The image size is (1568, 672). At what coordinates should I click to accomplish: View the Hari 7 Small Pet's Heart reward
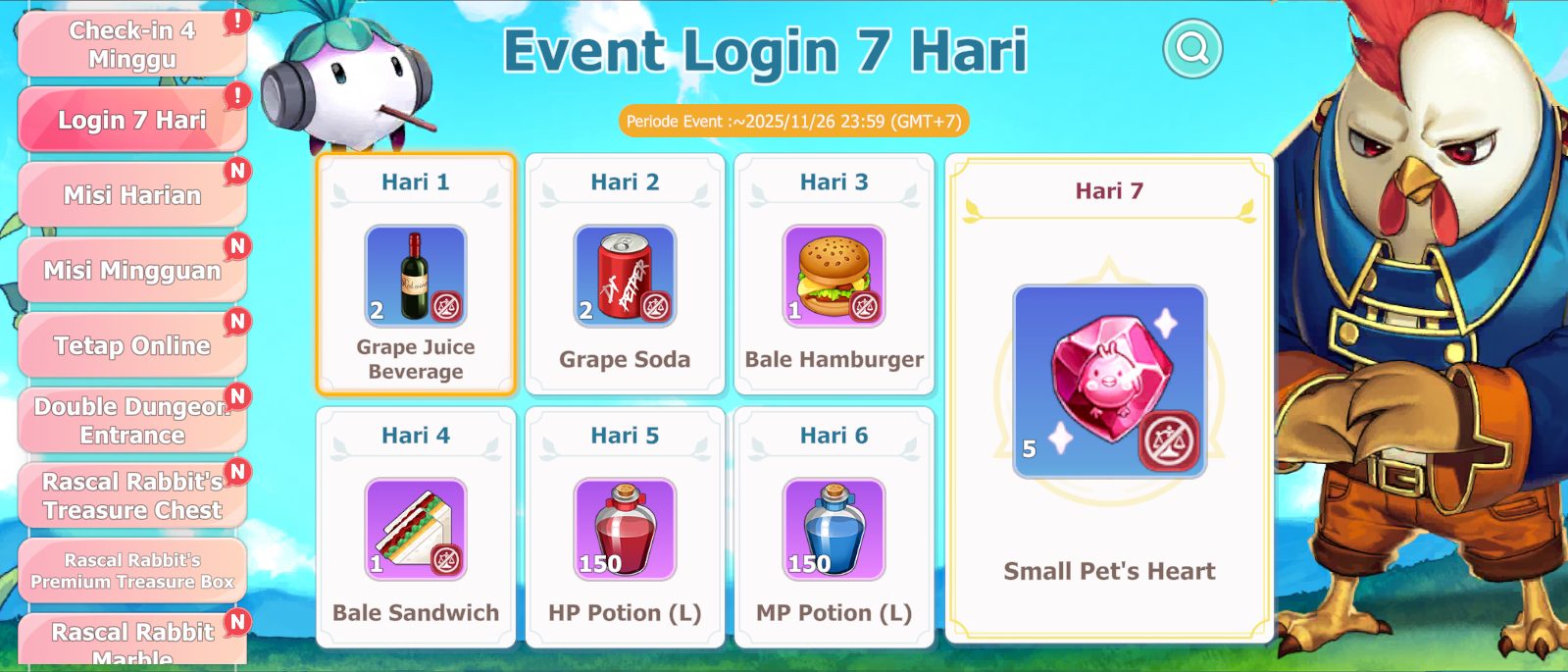[1109, 382]
